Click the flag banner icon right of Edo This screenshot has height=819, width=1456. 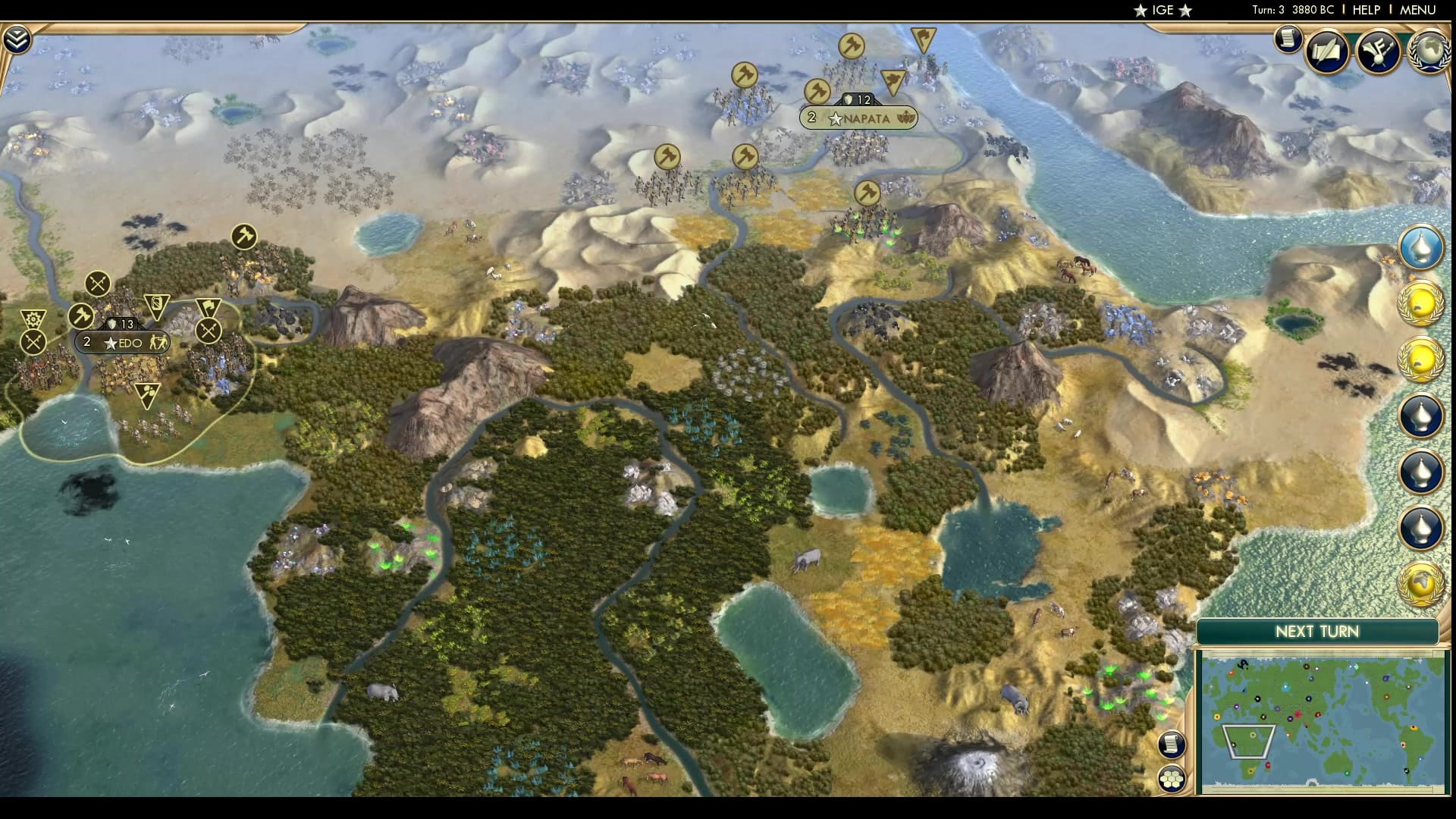tap(209, 306)
